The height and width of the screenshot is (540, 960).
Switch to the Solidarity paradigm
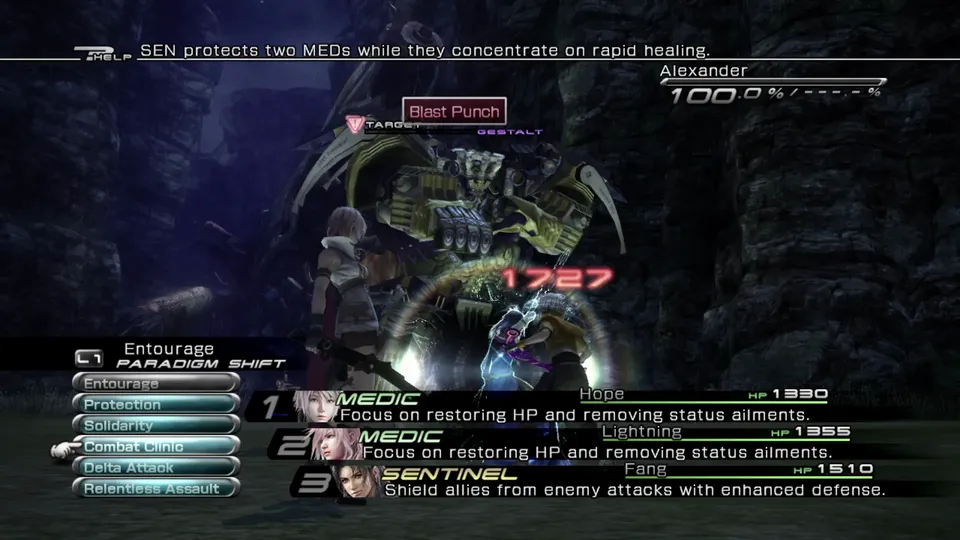[155, 425]
